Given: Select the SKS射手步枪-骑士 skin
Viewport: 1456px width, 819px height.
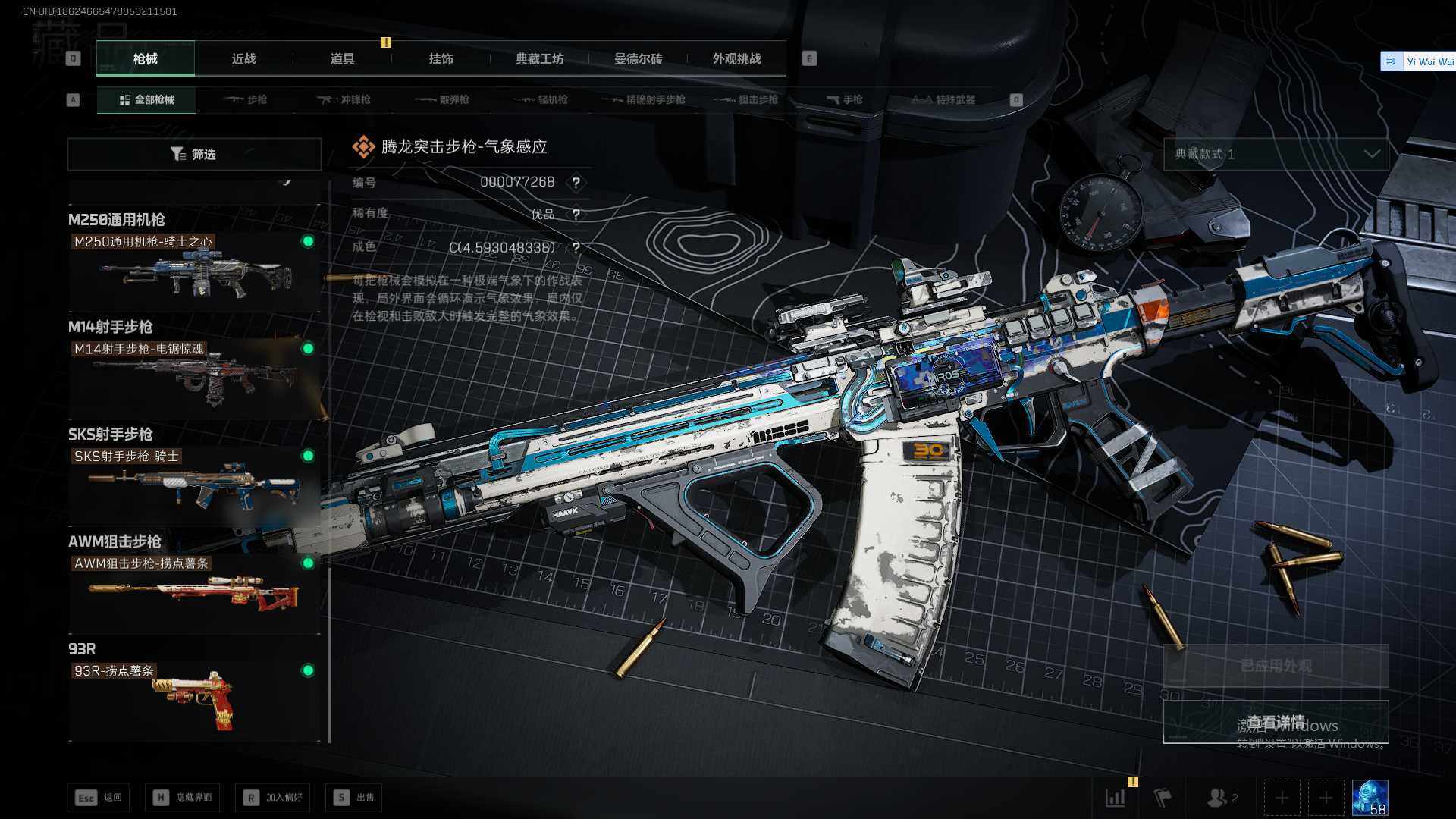Looking at the screenshot, I should coord(193,485).
